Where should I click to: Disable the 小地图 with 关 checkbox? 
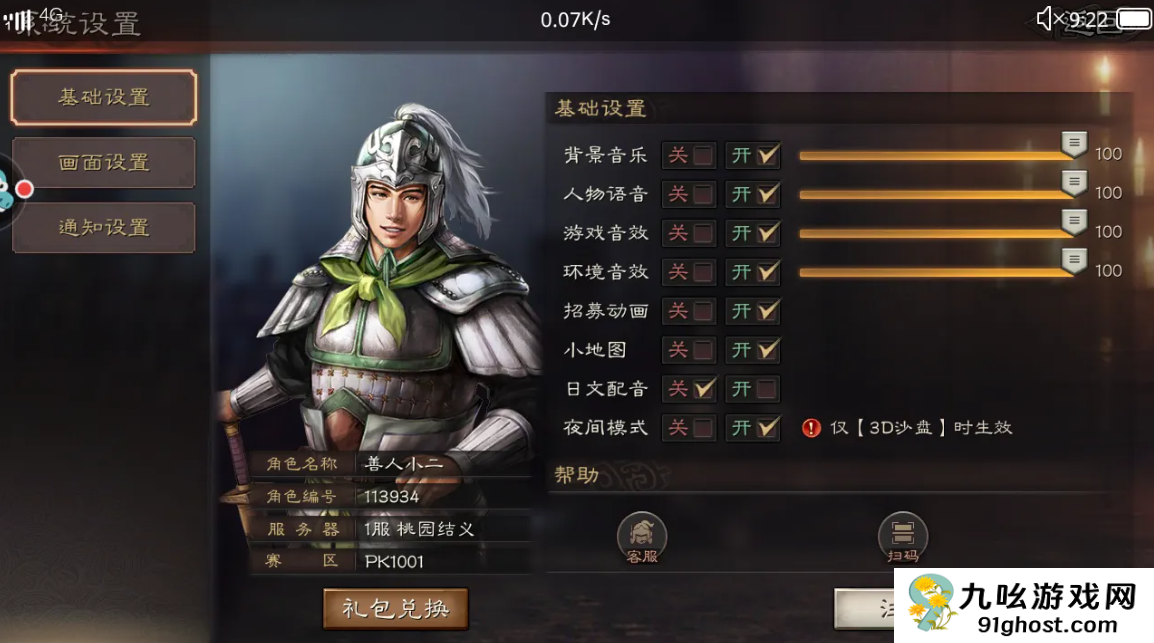[703, 350]
